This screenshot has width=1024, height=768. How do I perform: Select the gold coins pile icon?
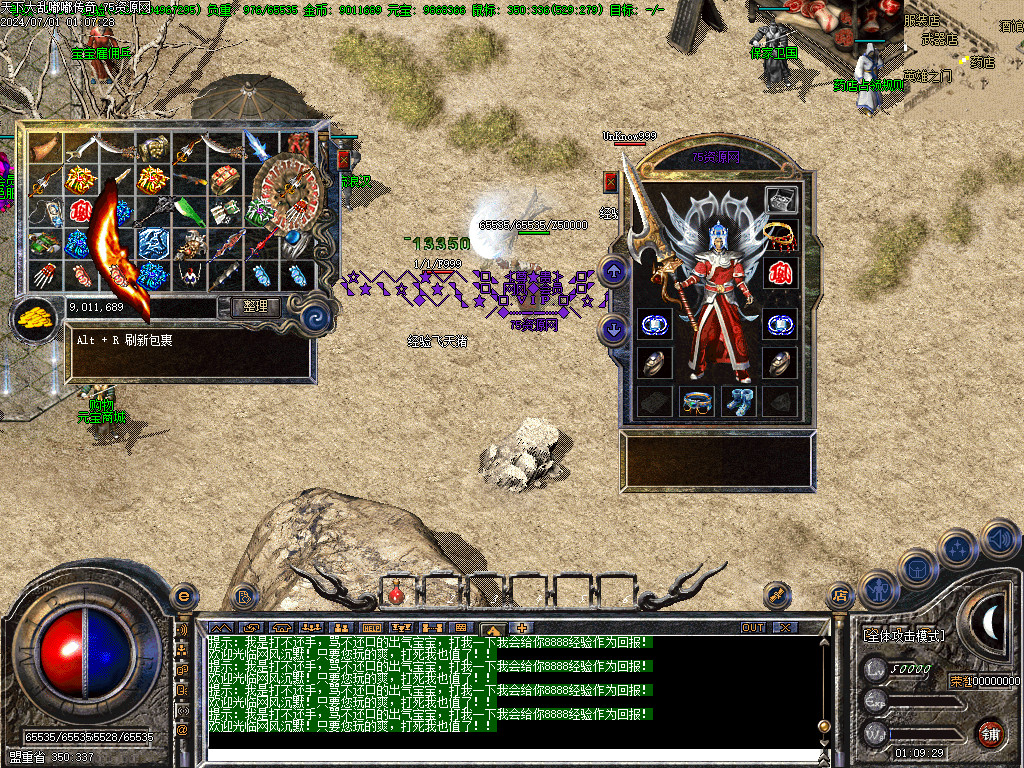33,320
